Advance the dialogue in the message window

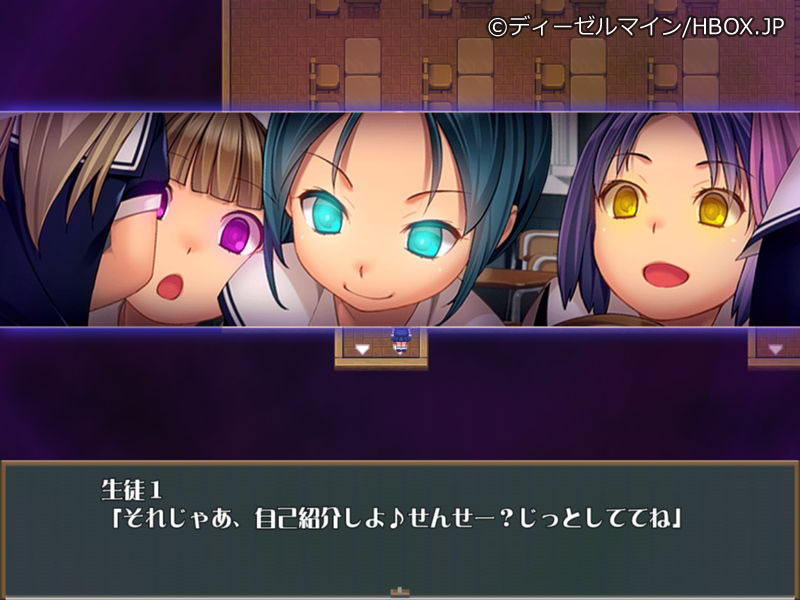pos(400,528)
